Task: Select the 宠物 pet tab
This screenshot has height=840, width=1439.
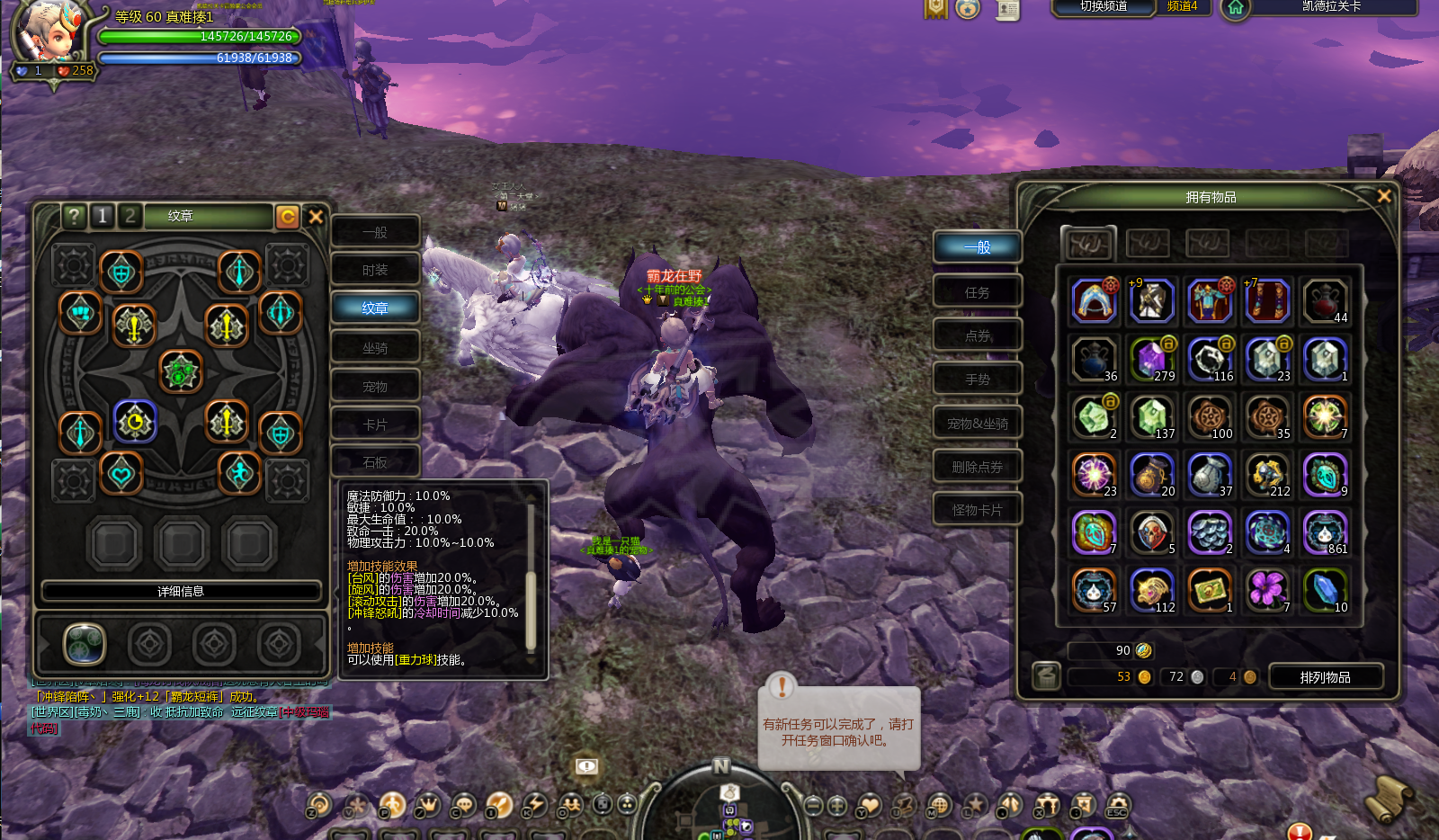Action: 375,387
